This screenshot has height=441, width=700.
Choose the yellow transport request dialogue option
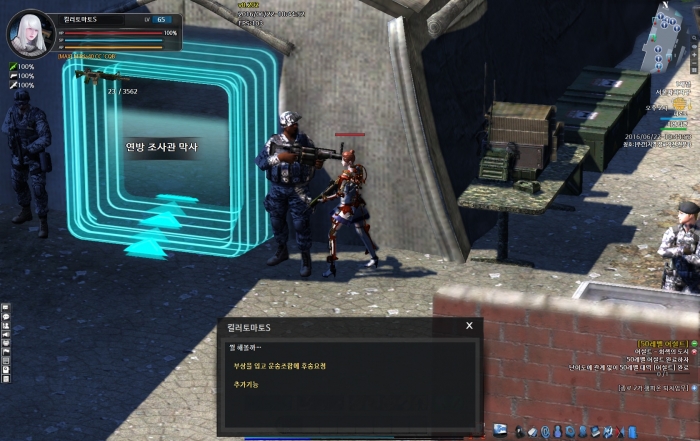[x=279, y=366]
